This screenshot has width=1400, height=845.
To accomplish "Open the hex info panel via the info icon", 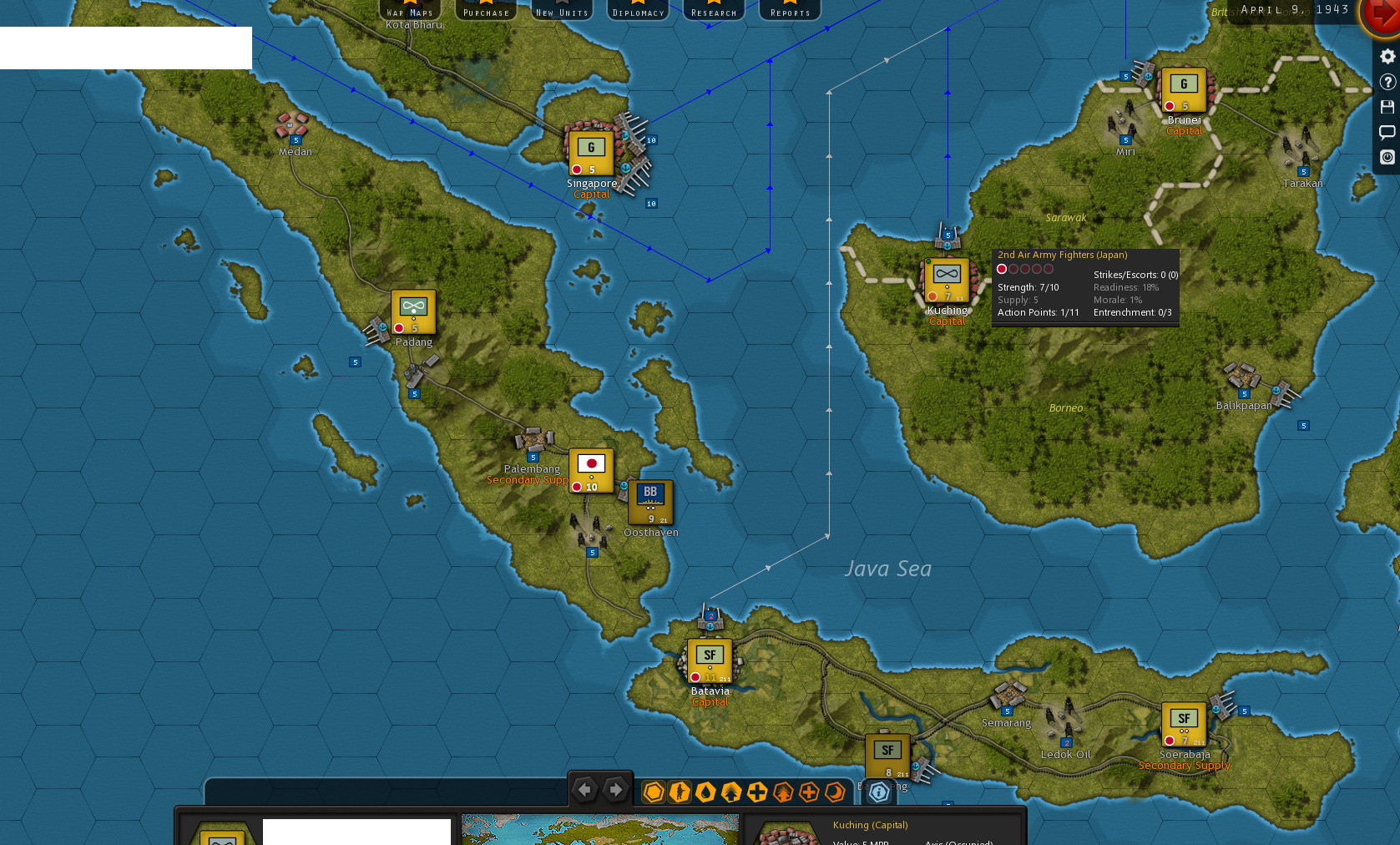I will coord(878,792).
